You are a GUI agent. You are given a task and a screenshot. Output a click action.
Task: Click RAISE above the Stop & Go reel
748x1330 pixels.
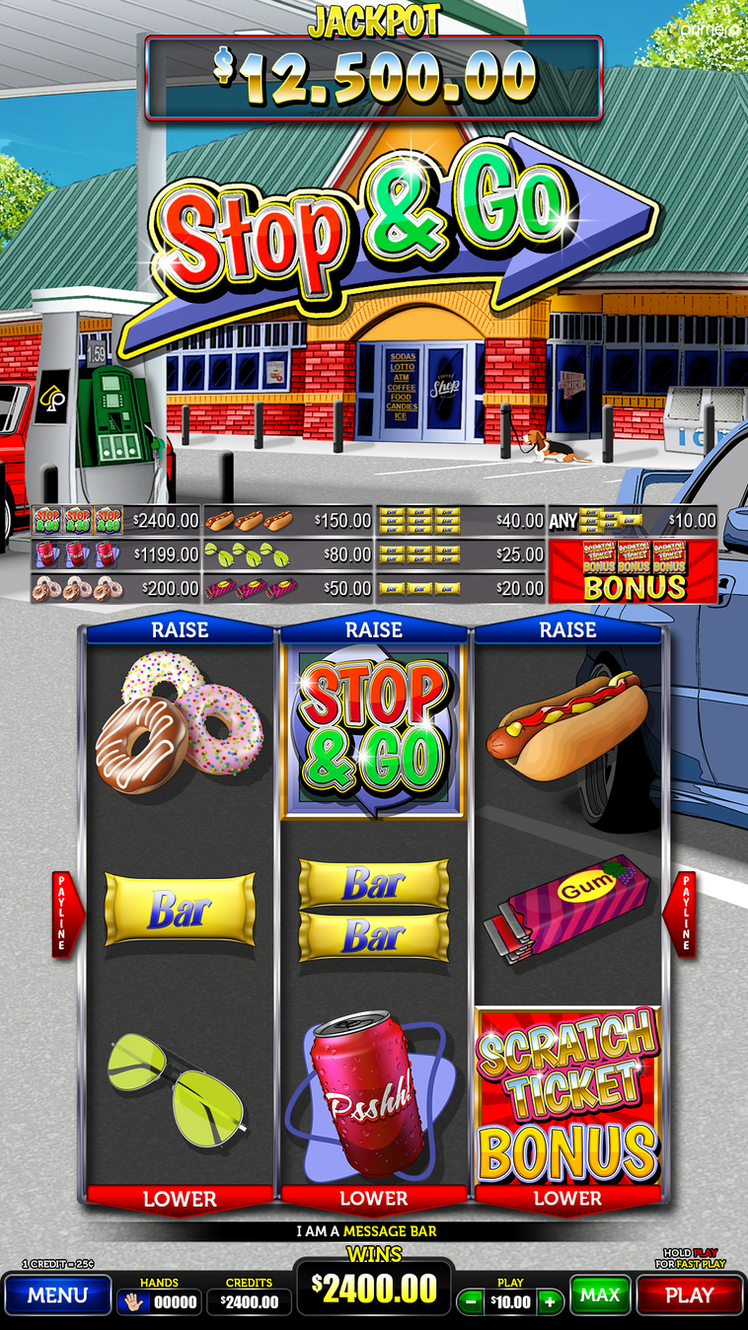[374, 630]
